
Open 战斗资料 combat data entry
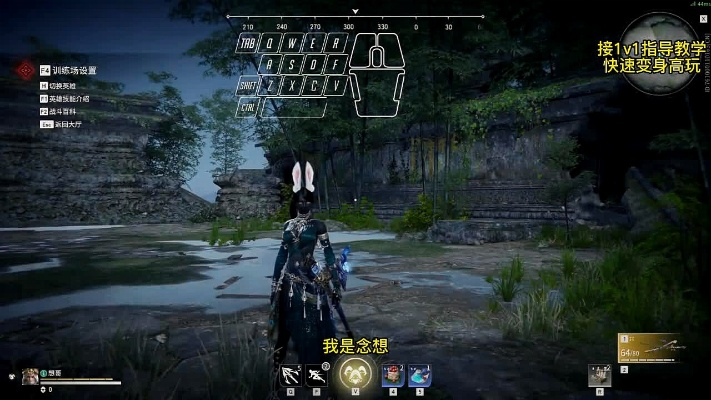tap(63, 112)
